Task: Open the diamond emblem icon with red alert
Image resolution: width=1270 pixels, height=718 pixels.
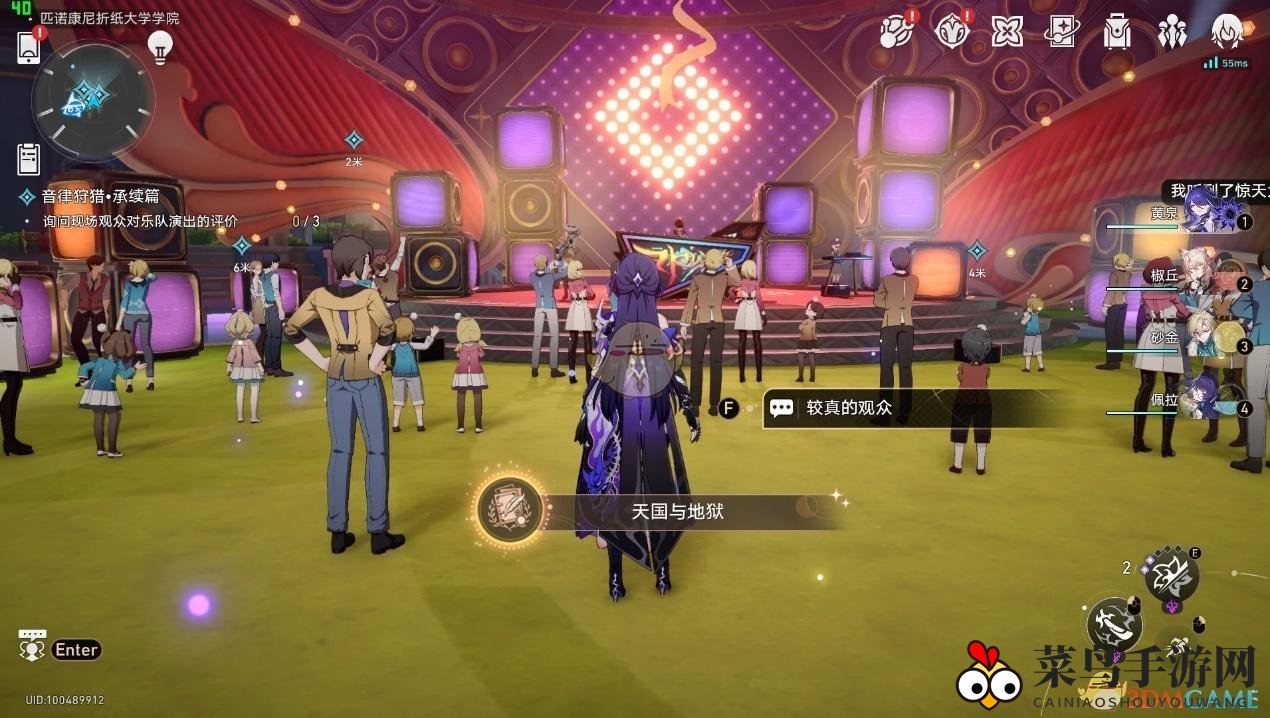Action: click(951, 31)
